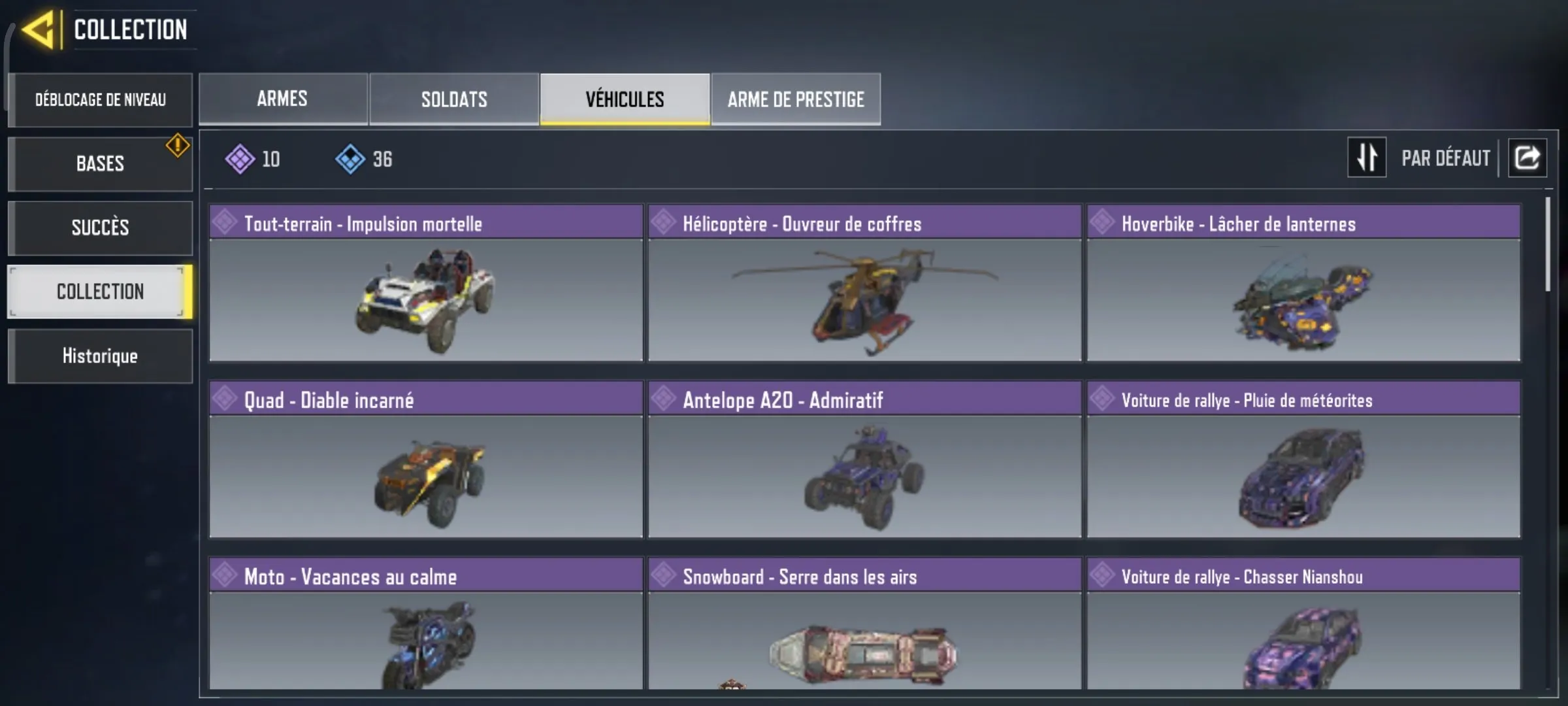Select the Bases sidebar option

[x=100, y=163]
